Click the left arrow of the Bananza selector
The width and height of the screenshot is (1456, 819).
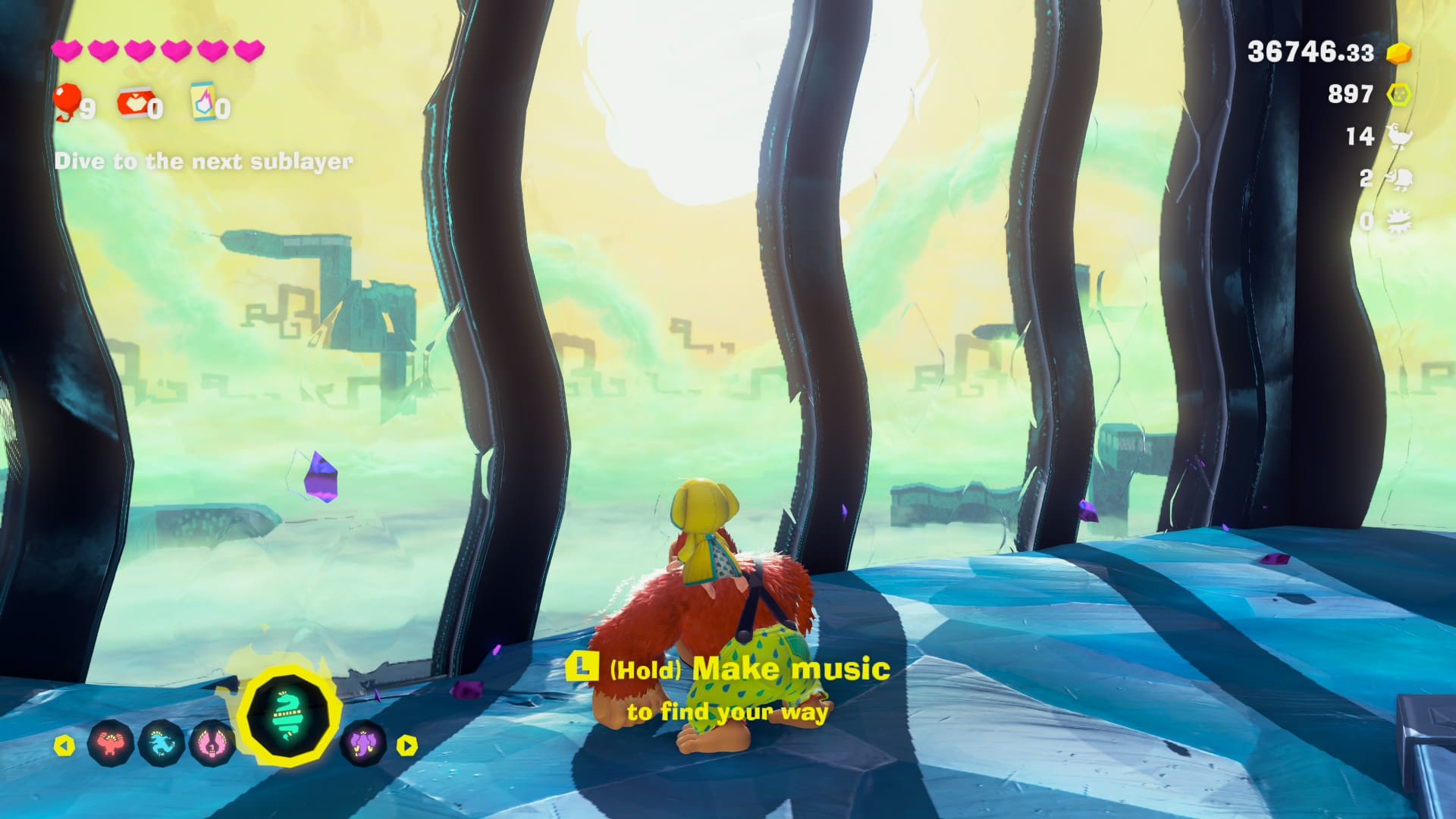click(x=64, y=745)
